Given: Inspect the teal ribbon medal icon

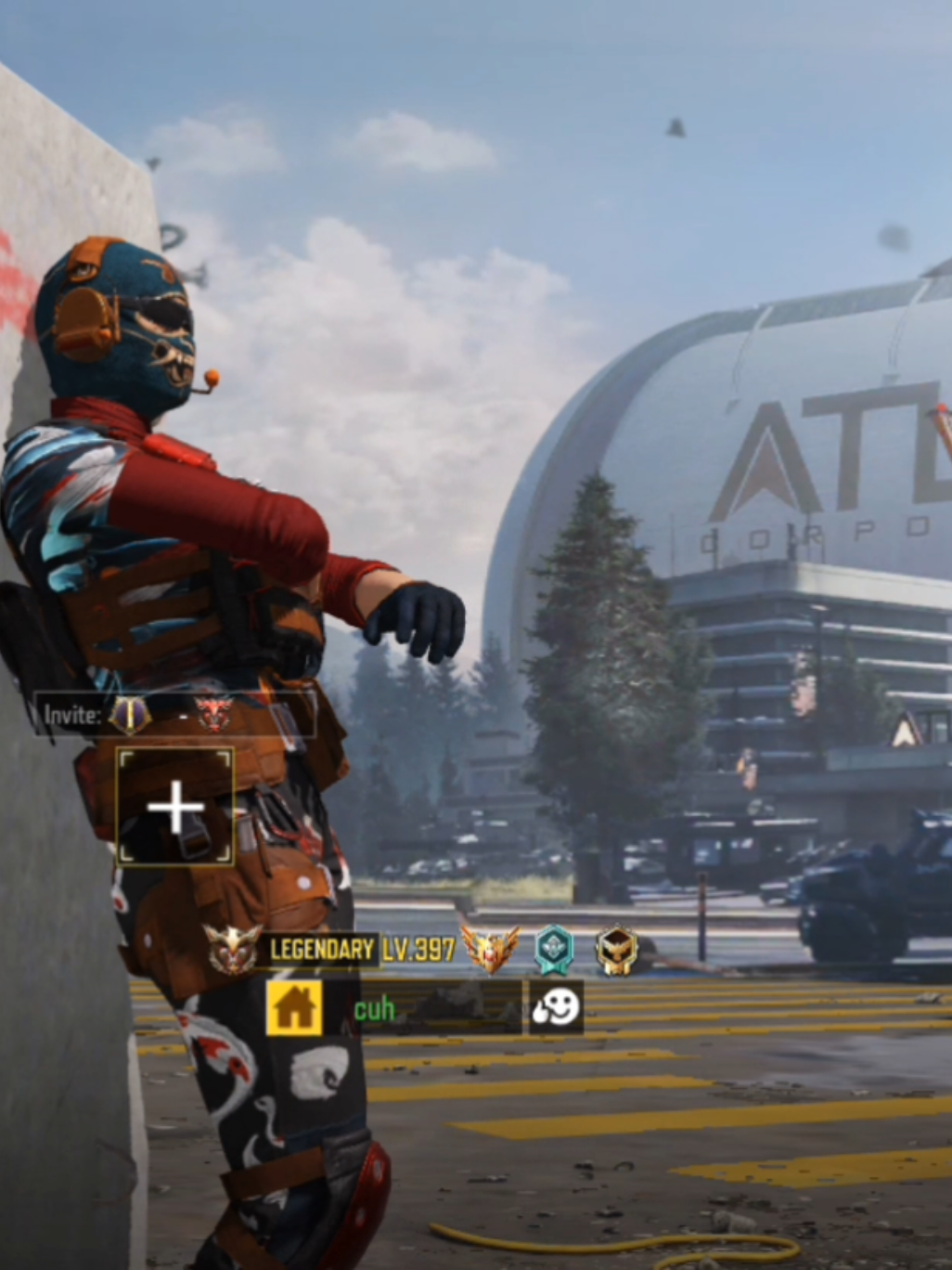Looking at the screenshot, I should click(x=554, y=950).
